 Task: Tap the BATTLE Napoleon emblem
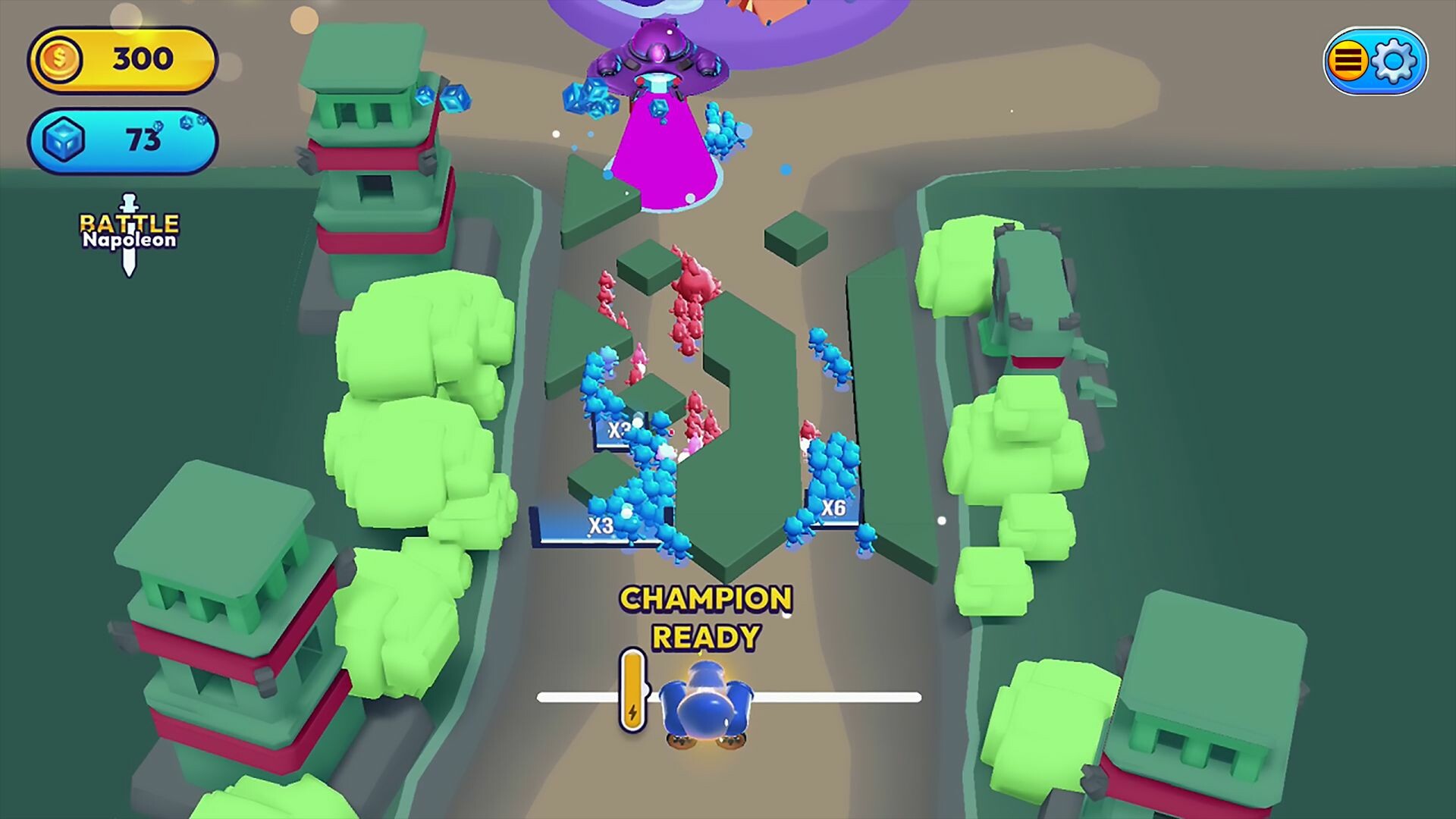[130, 231]
